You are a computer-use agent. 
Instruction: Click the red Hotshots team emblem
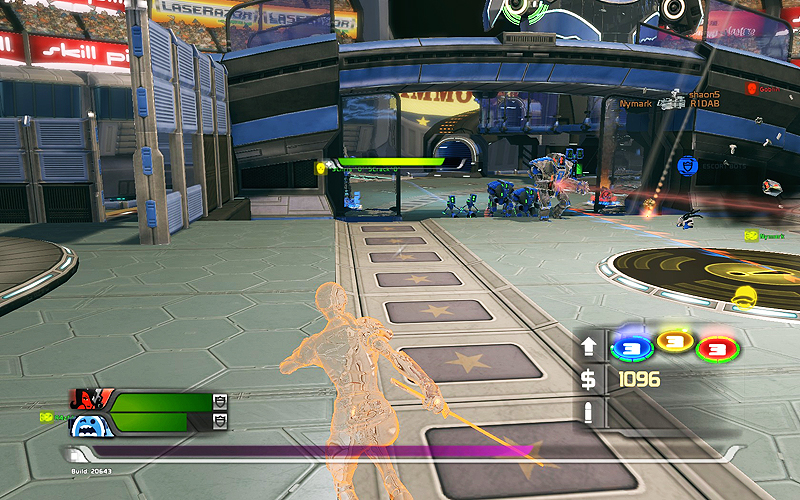click(88, 400)
